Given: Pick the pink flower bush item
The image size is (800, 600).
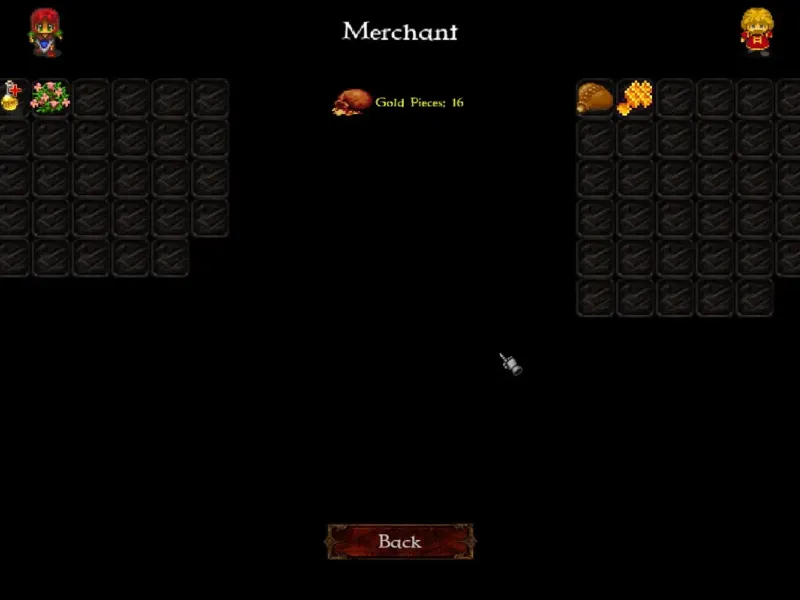Looking at the screenshot, I should tap(50, 97).
